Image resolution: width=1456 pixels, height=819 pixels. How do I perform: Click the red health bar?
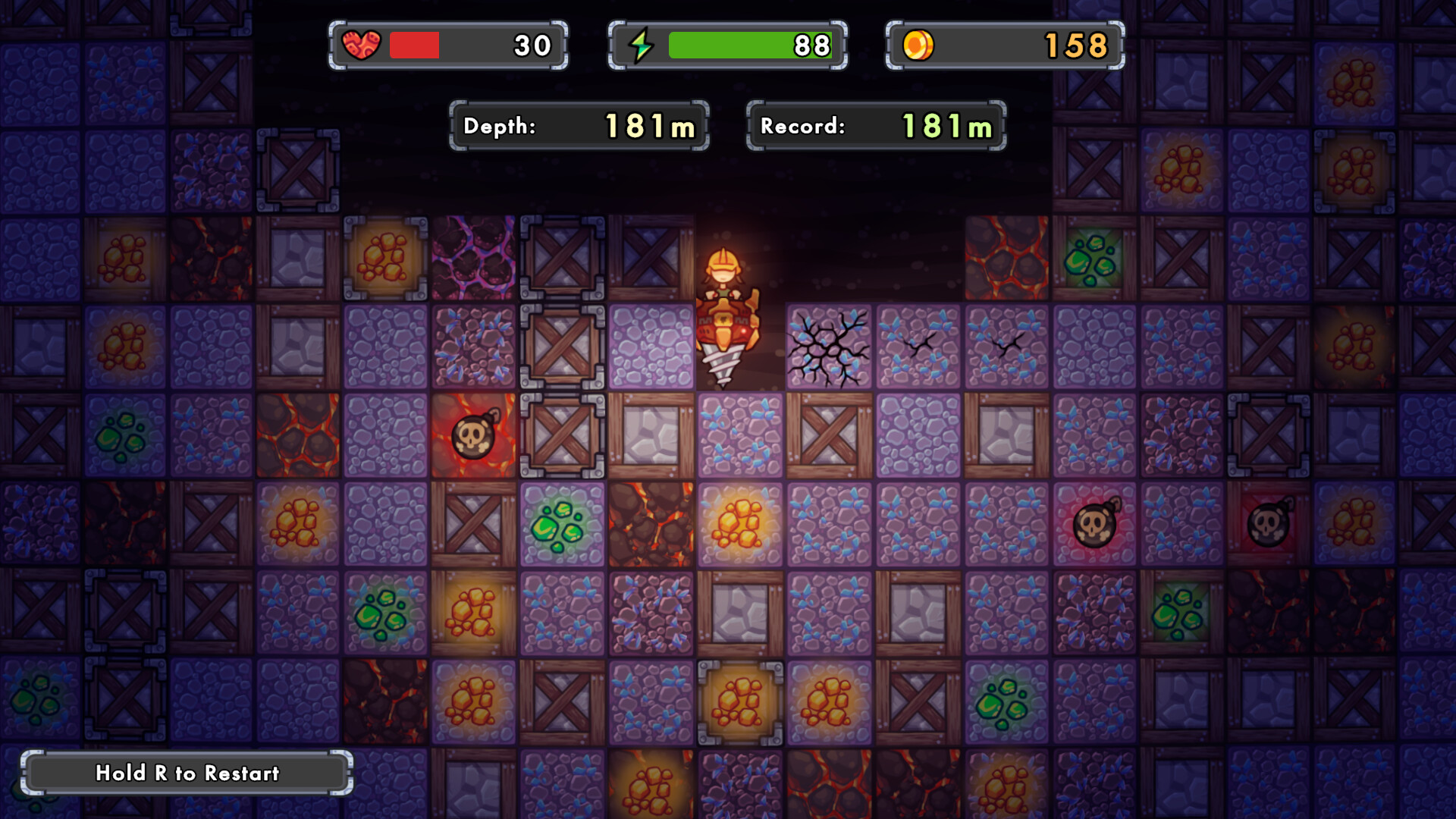click(413, 44)
